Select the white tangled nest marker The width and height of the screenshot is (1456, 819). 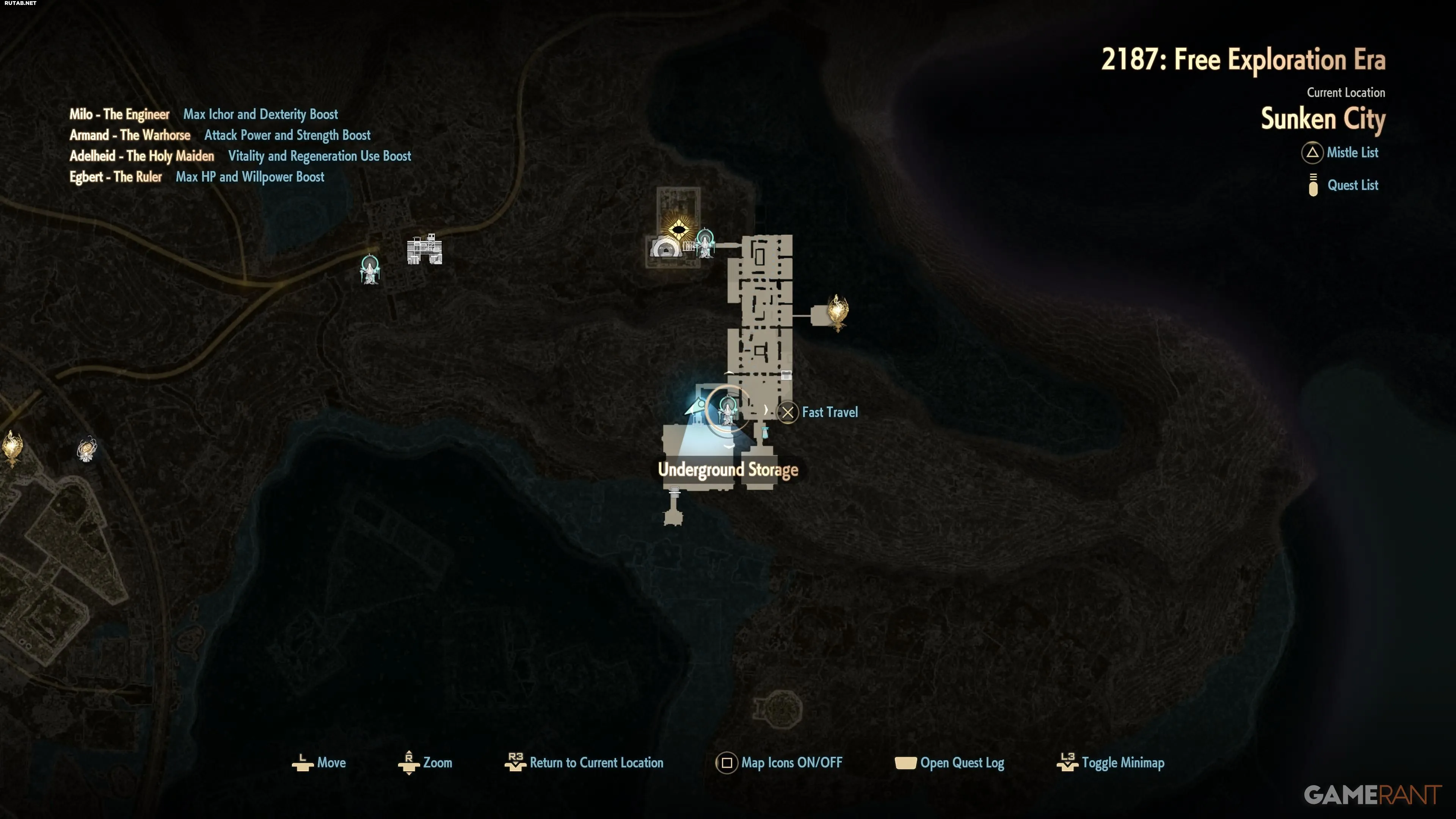pos(87,450)
